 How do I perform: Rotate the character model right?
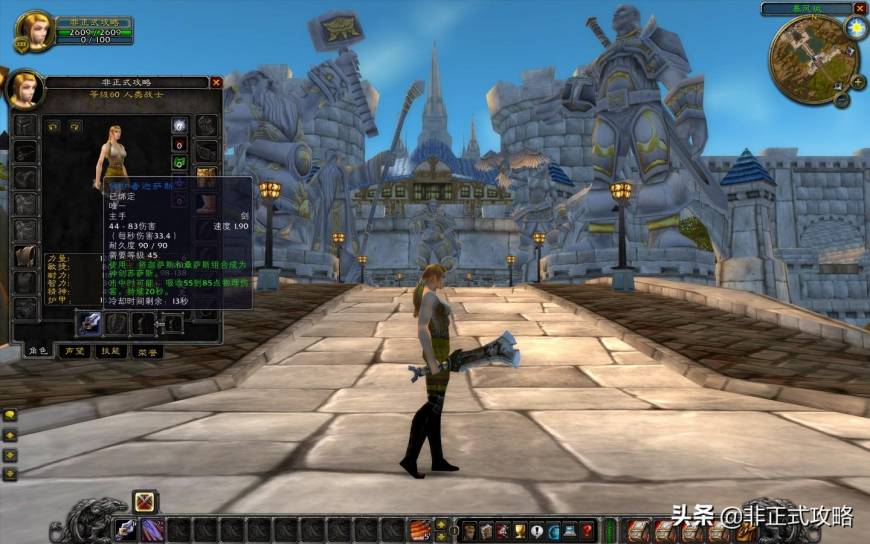point(73,126)
